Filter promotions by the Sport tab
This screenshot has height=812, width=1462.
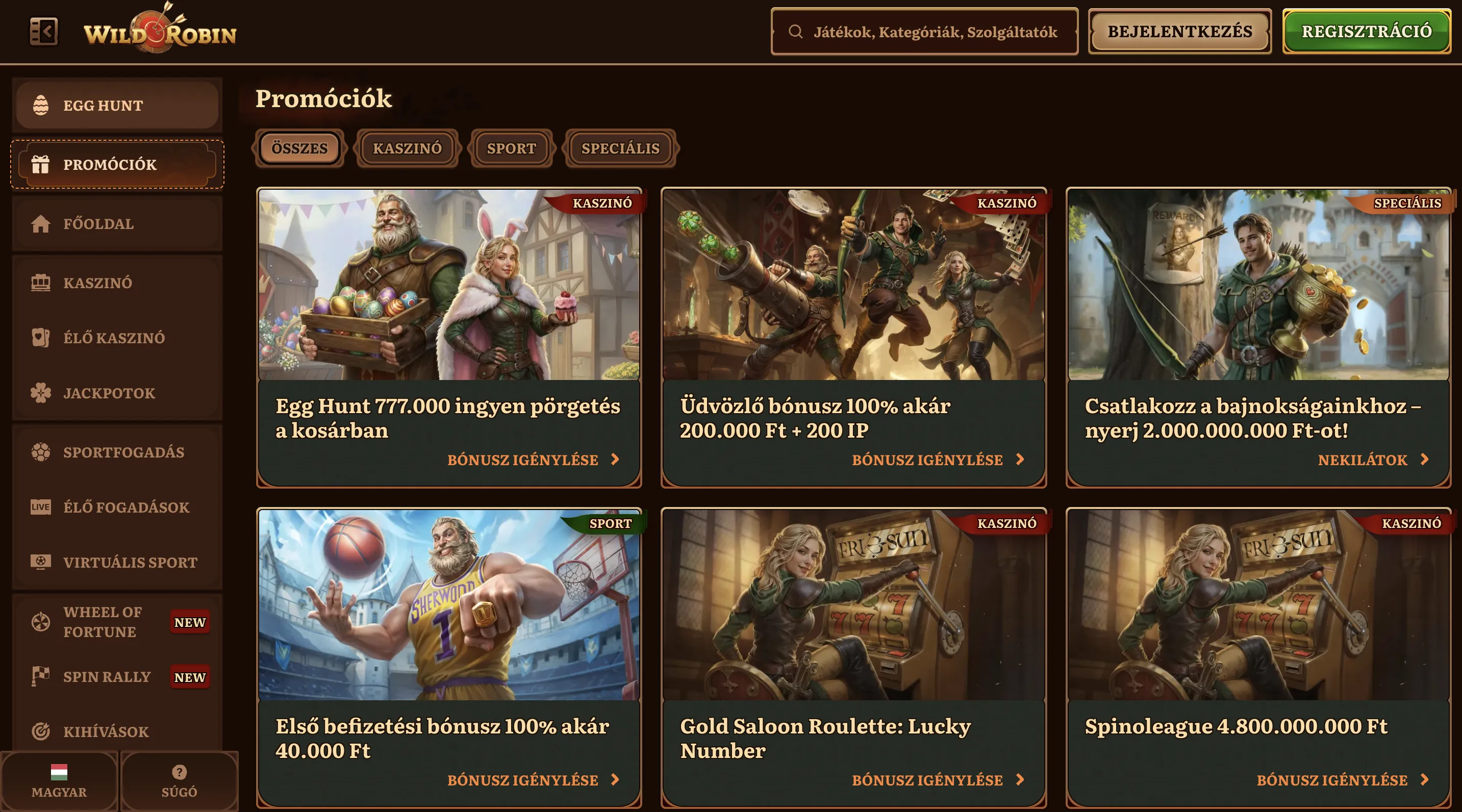(x=511, y=148)
